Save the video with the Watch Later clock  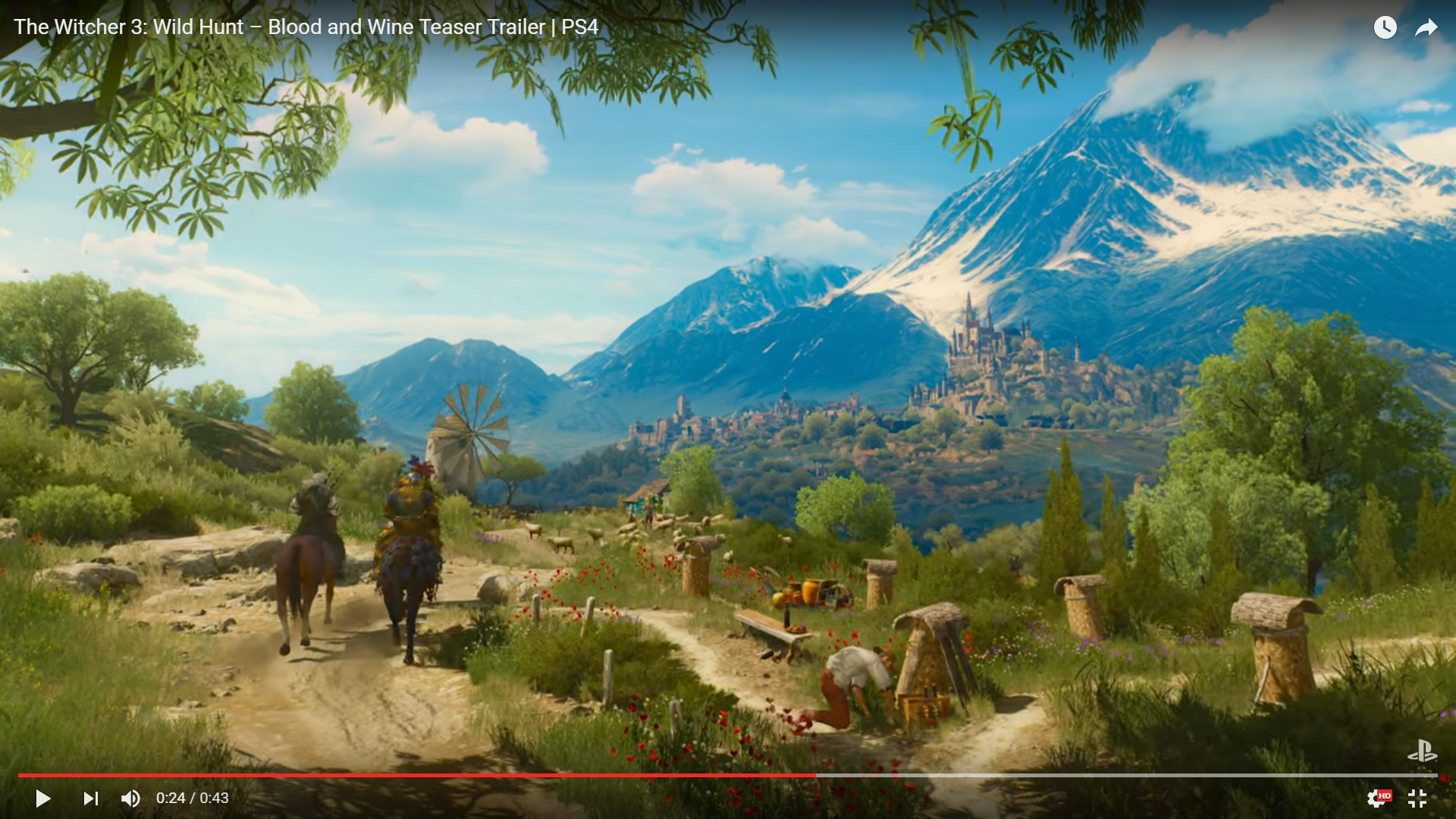1385,27
